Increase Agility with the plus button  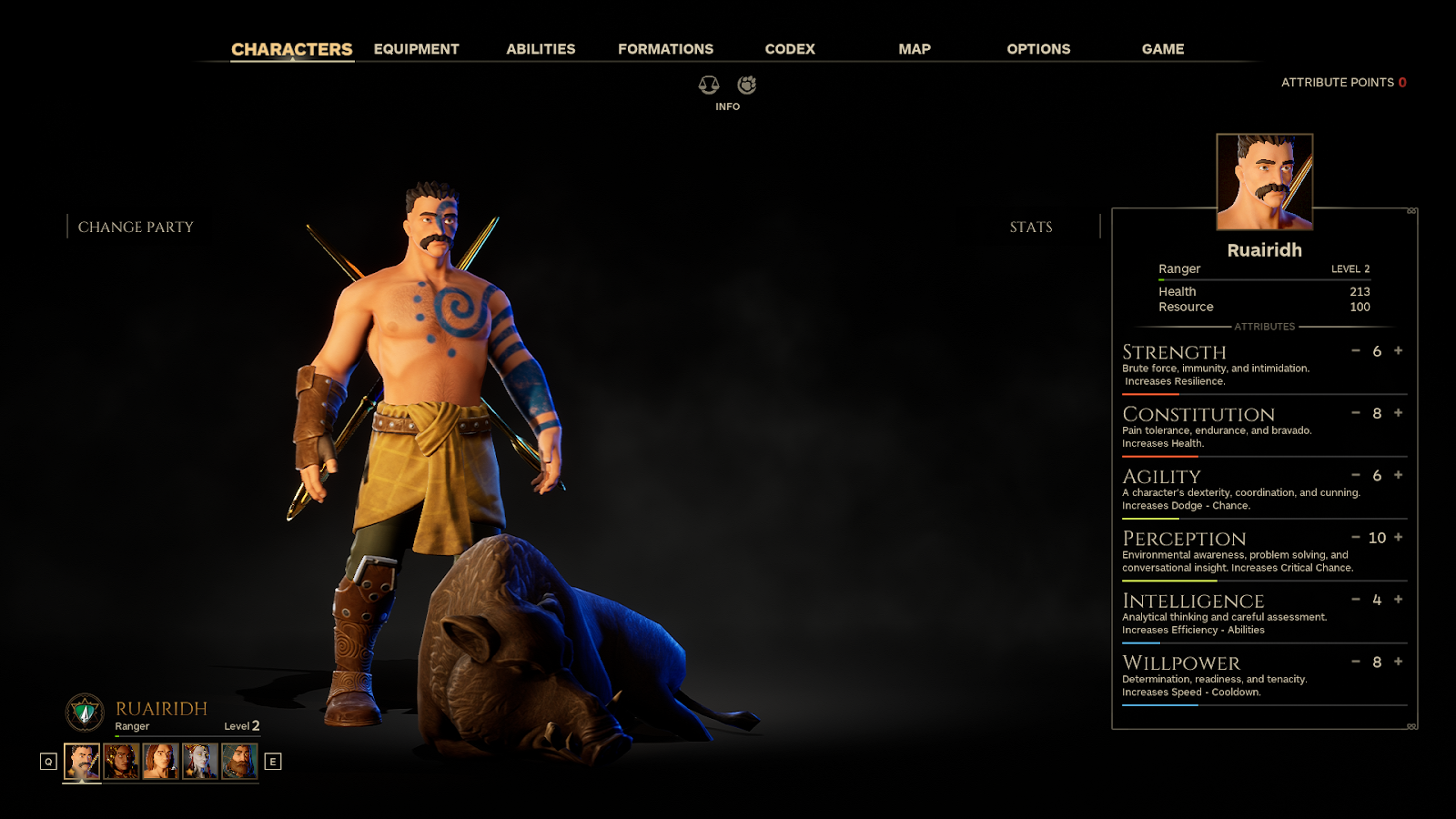1399,475
